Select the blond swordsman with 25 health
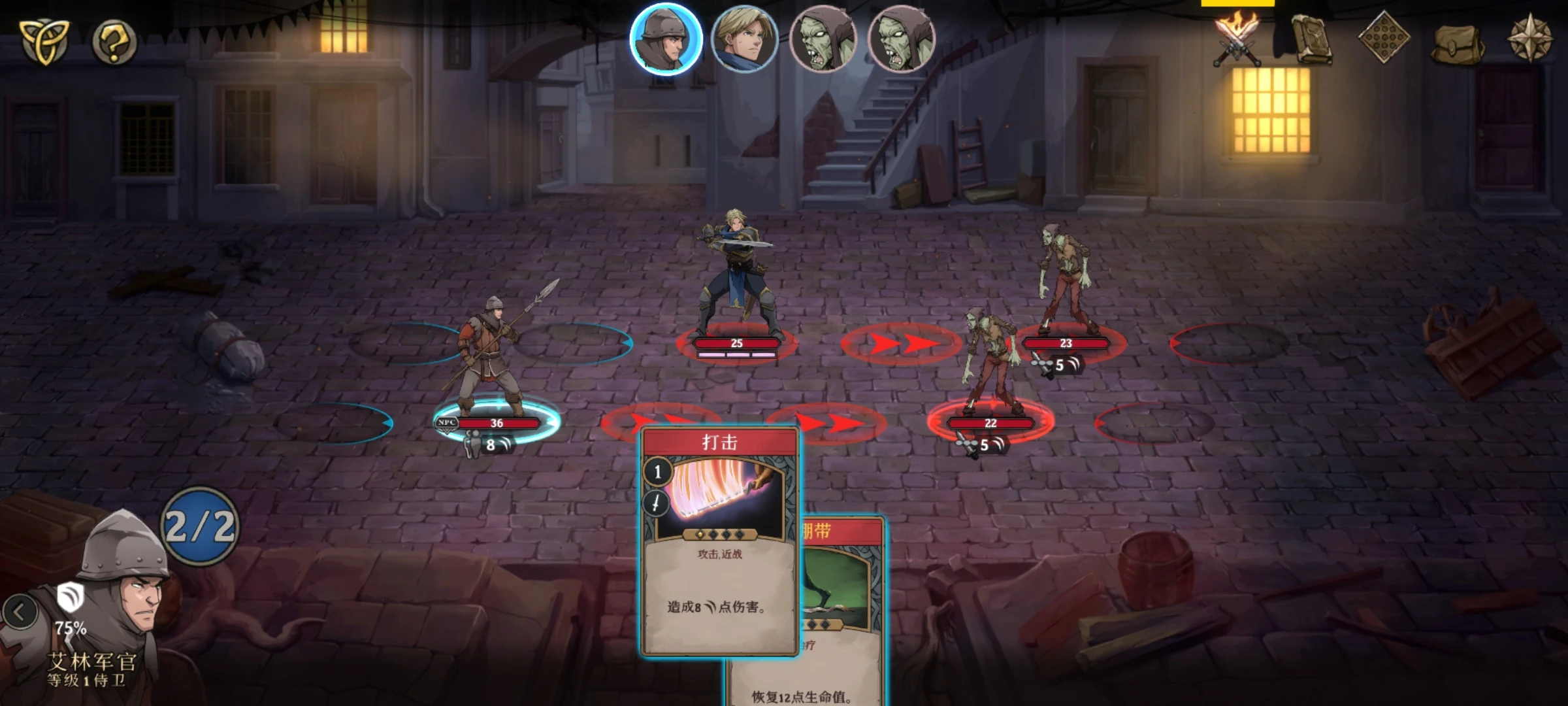The height and width of the screenshot is (706, 1568). (x=736, y=275)
